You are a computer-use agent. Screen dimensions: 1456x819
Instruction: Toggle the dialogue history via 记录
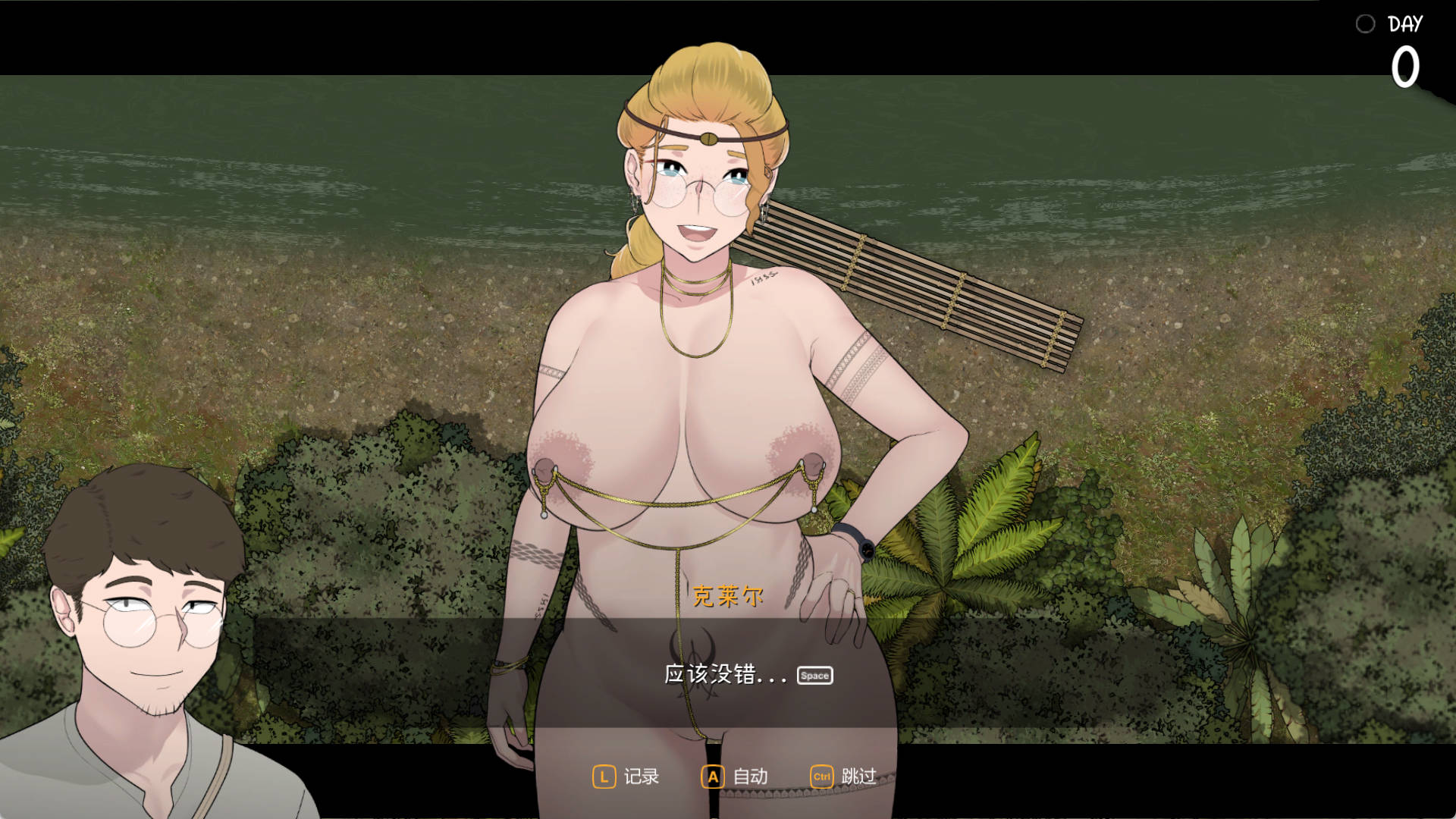pyautogui.click(x=641, y=777)
